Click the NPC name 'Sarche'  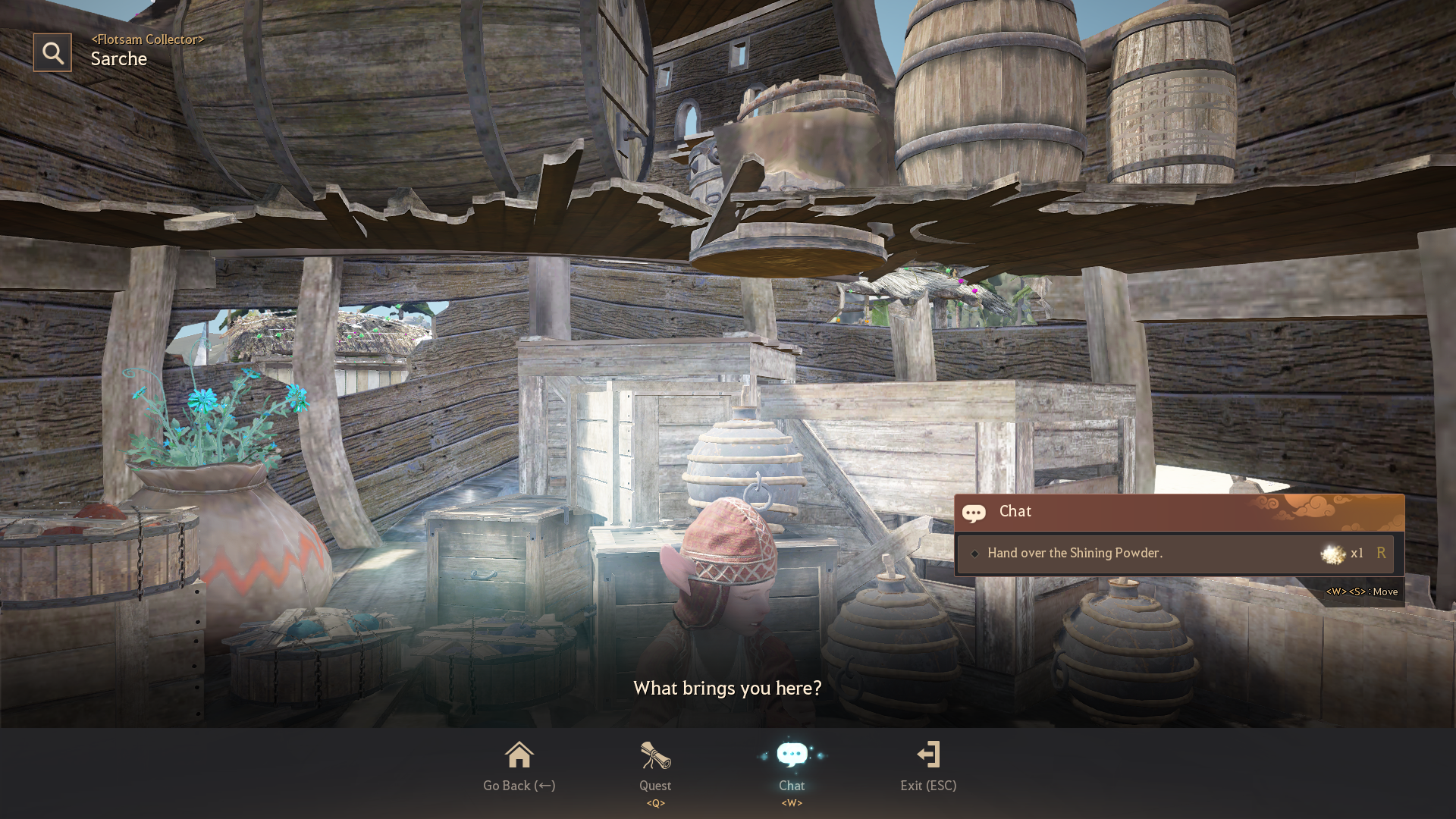click(x=118, y=58)
